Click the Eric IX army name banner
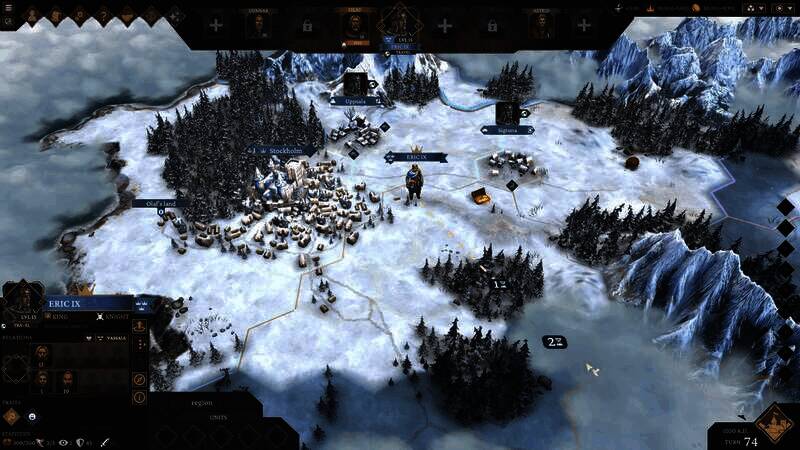The height and width of the screenshot is (450, 800). [x=414, y=157]
